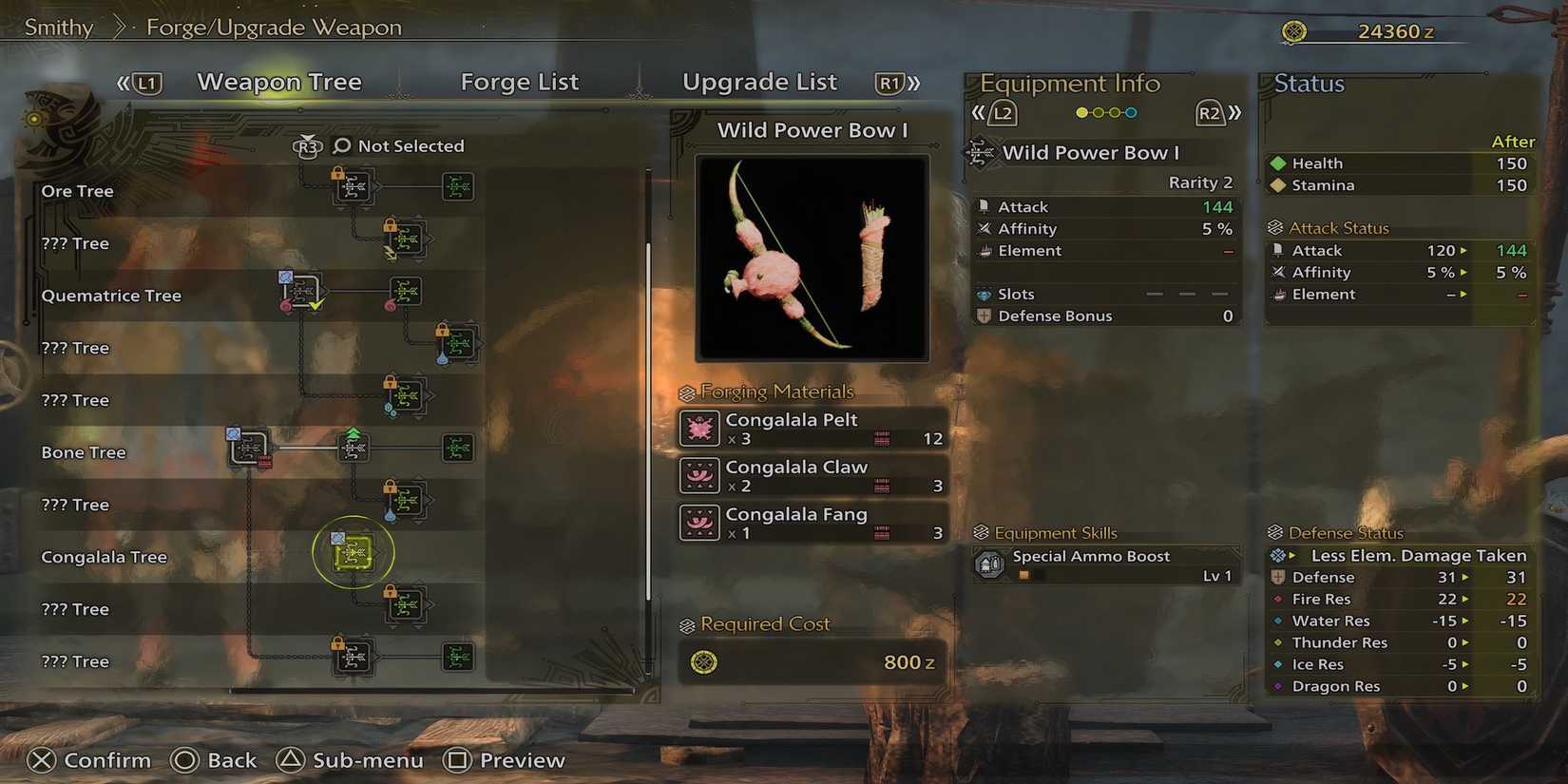Switch to the Forge List tab

coord(520,82)
